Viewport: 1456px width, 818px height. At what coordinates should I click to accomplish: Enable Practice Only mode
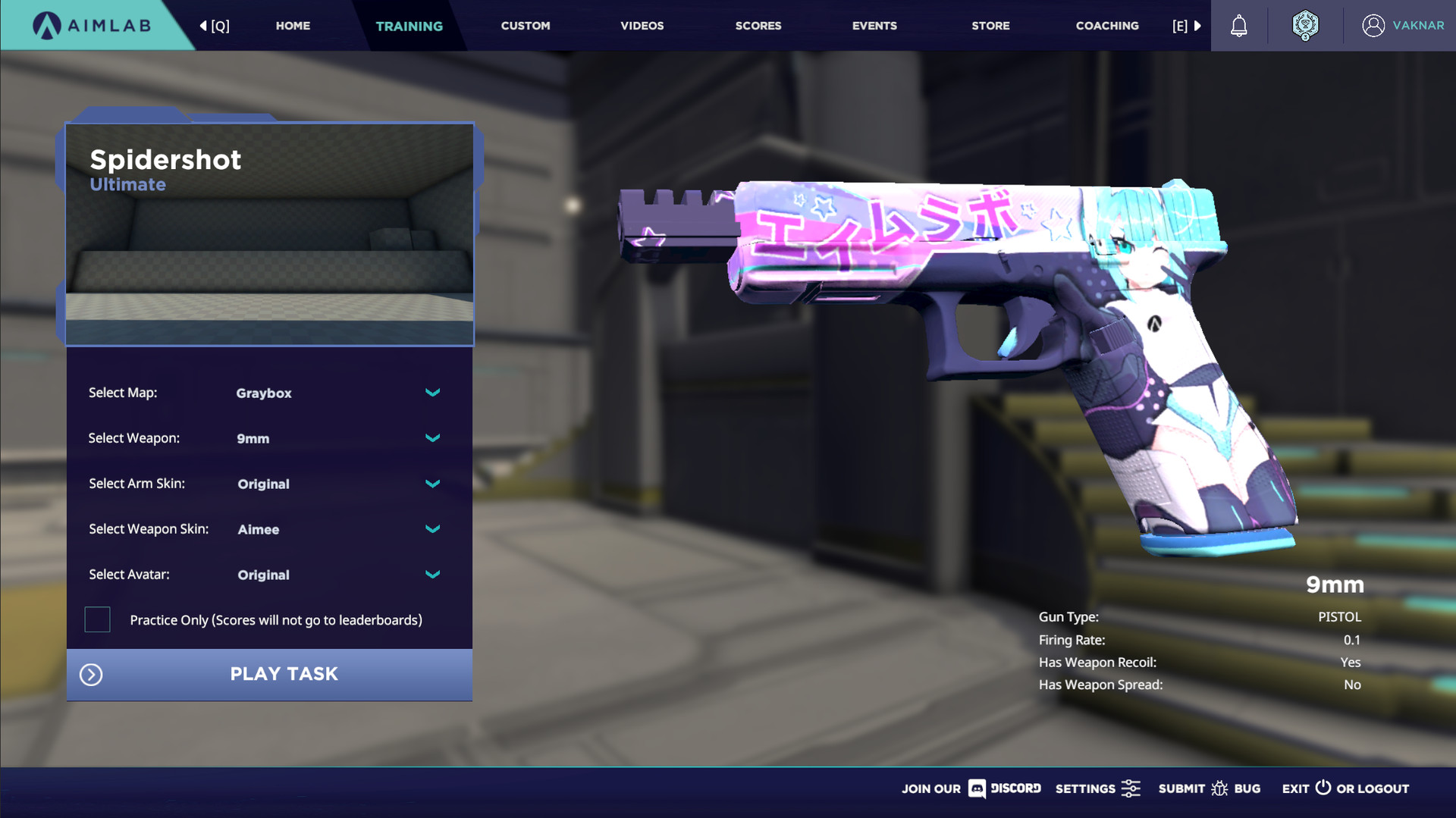(x=97, y=619)
